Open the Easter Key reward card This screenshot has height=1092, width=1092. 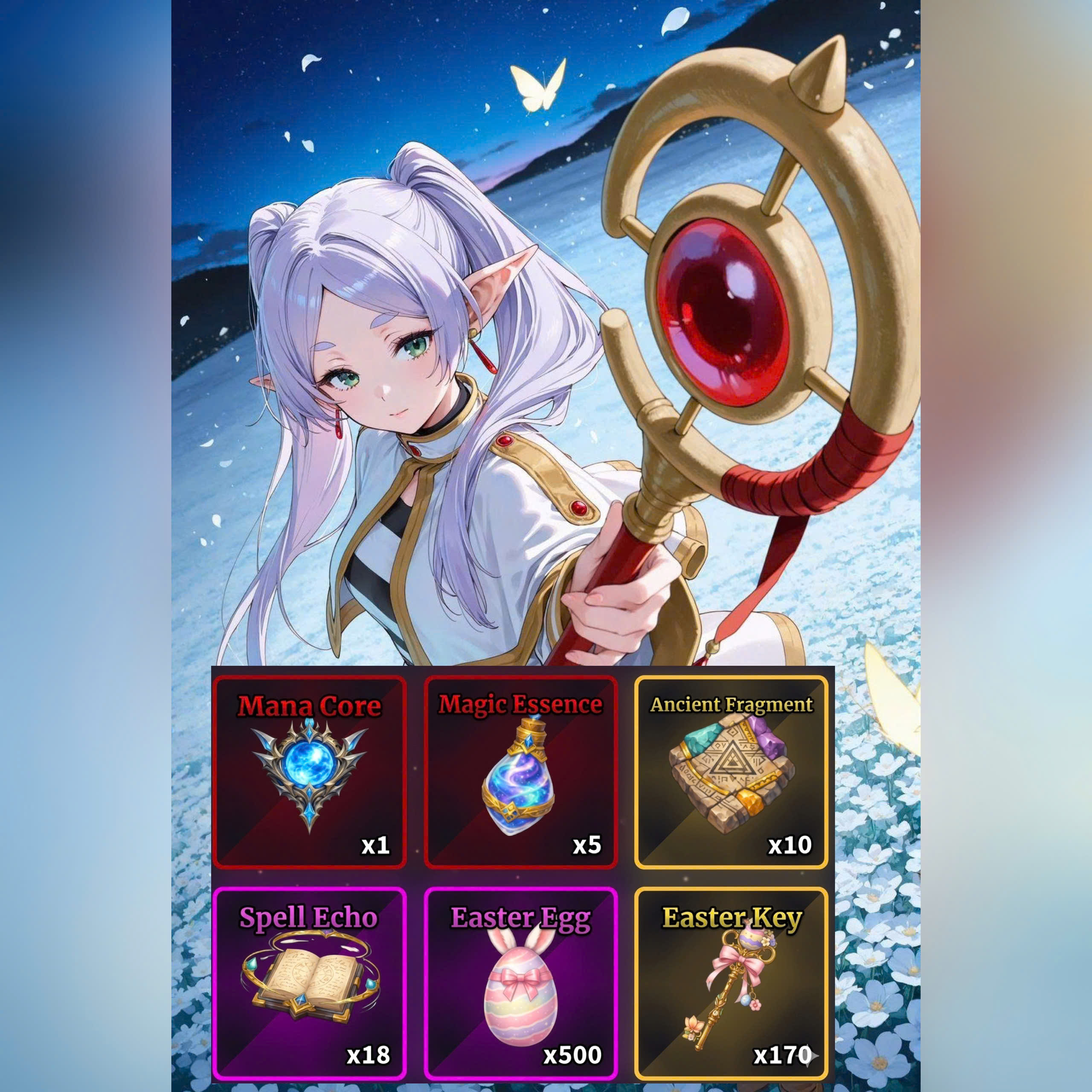732,984
